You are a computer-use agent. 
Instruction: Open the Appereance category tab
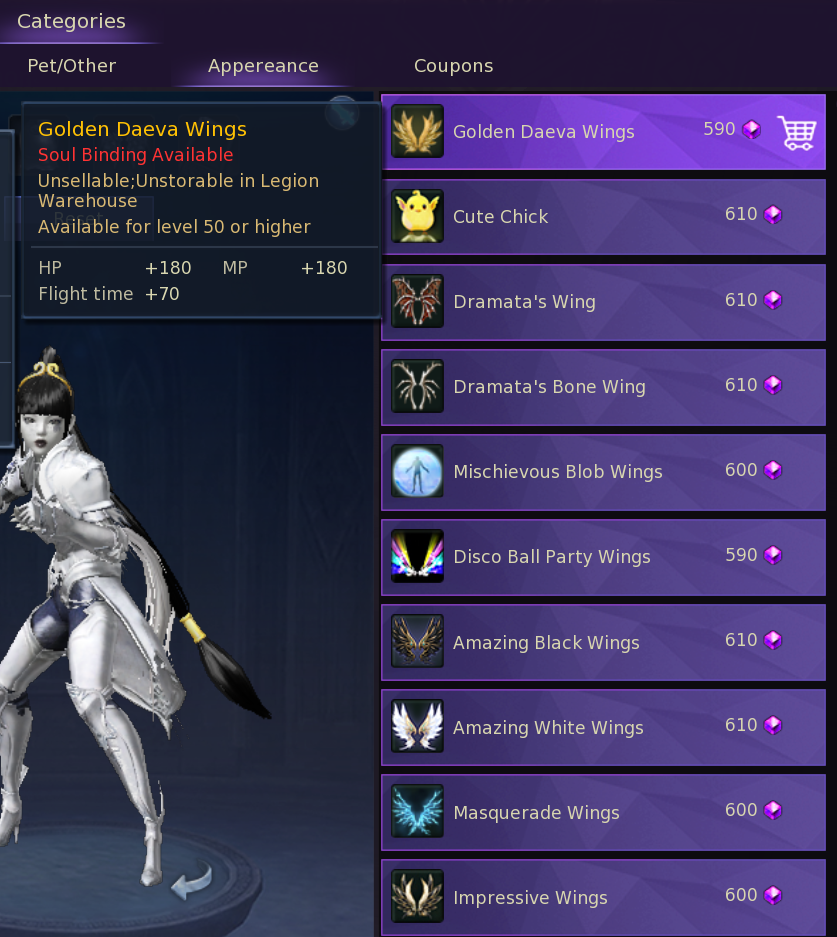tap(263, 66)
